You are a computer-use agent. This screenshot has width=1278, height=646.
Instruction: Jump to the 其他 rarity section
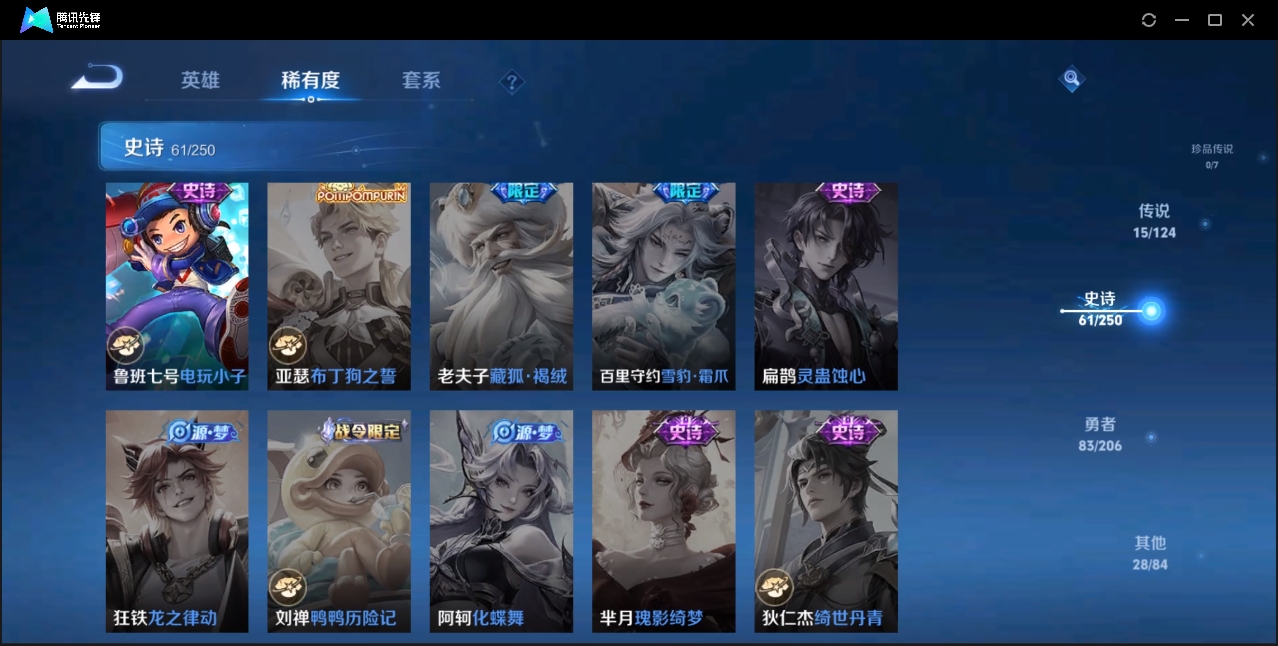click(x=1150, y=552)
